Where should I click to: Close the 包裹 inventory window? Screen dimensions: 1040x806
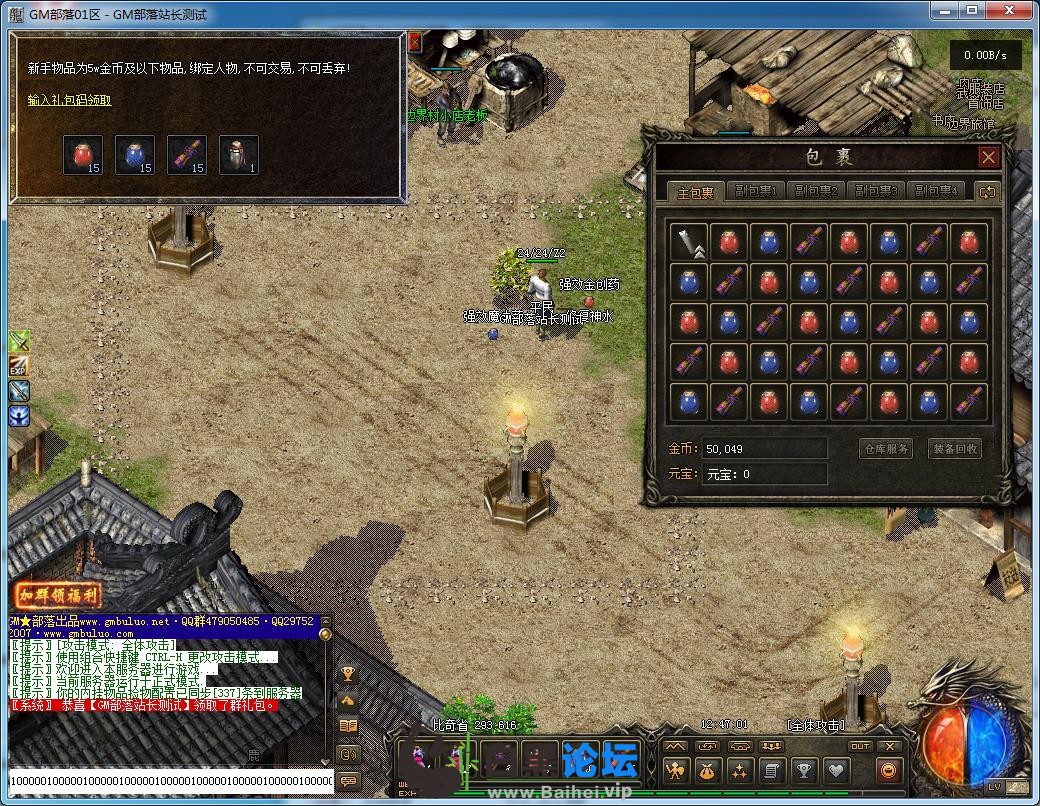[988, 157]
